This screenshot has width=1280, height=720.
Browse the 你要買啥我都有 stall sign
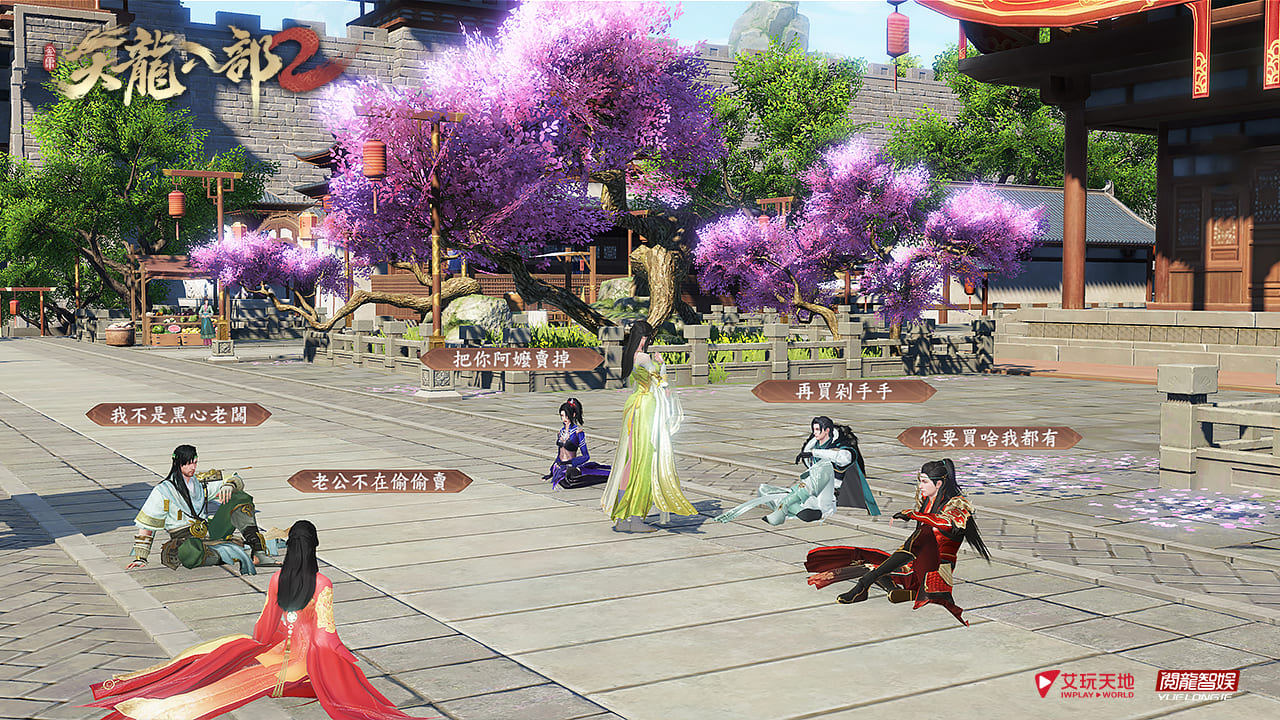989,438
